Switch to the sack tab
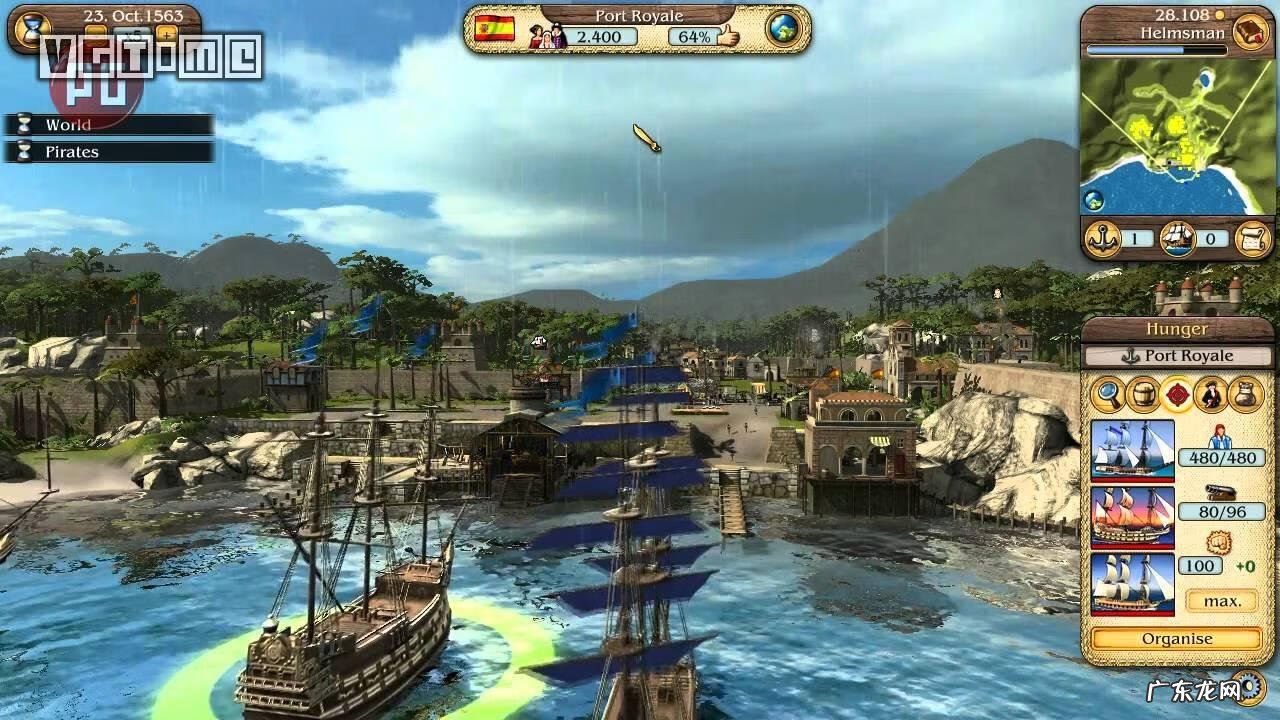The image size is (1280, 720). 1246,394
